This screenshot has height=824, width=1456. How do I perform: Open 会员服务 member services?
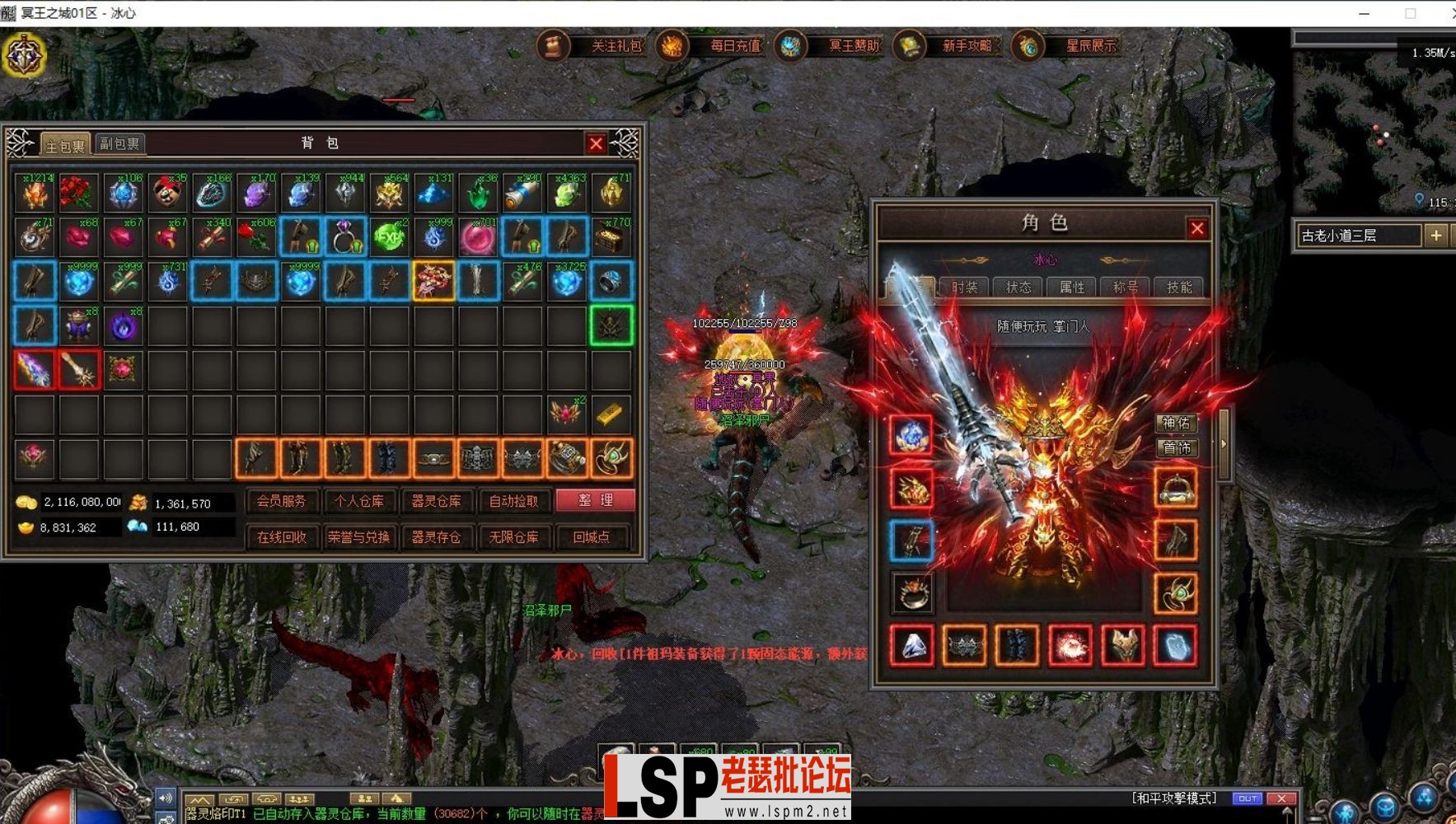pyautogui.click(x=281, y=500)
